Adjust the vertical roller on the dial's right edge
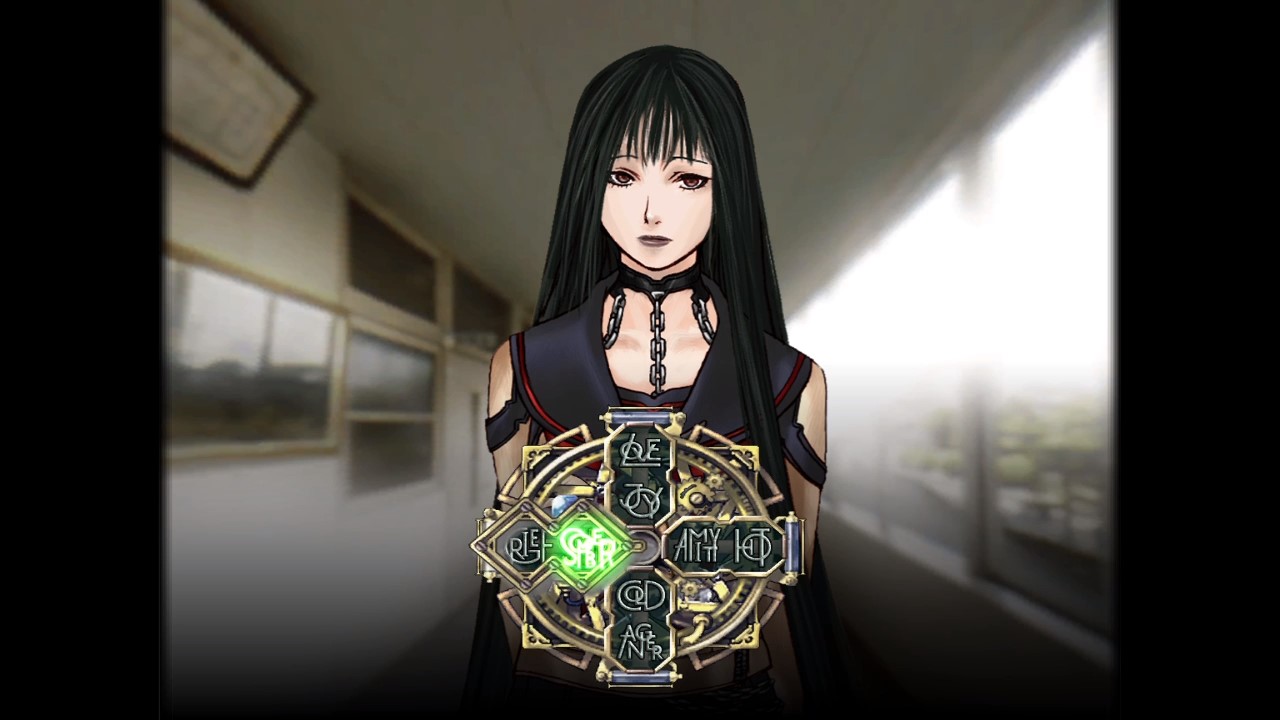This screenshot has height=720, width=1280. pyautogui.click(x=793, y=546)
